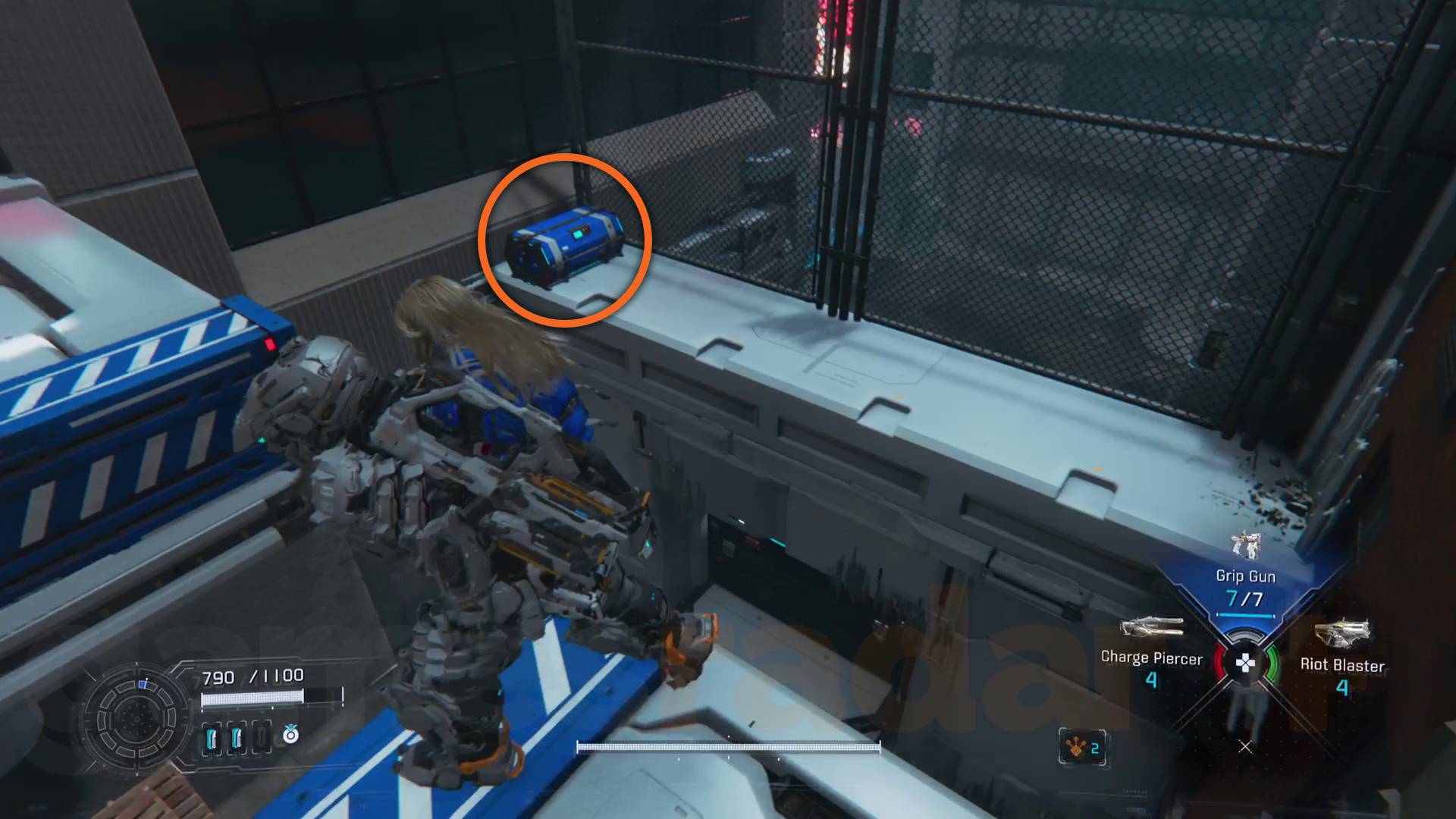Click the circled blue supply crate
Viewport: 1456px width, 819px height.
coord(565,243)
